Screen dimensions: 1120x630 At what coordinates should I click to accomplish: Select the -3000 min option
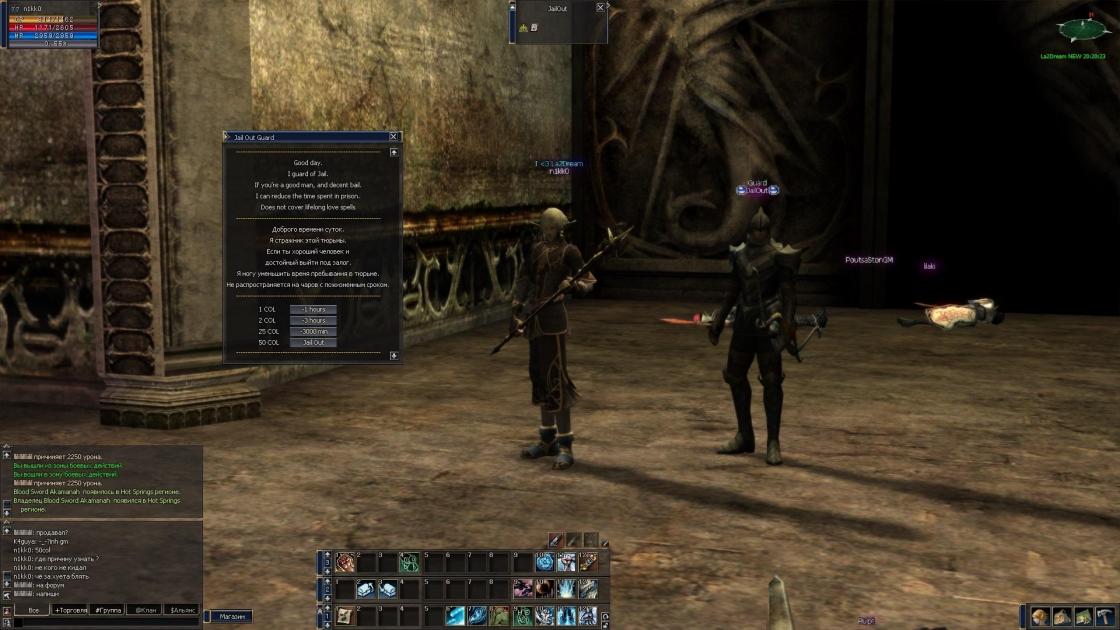click(x=313, y=331)
